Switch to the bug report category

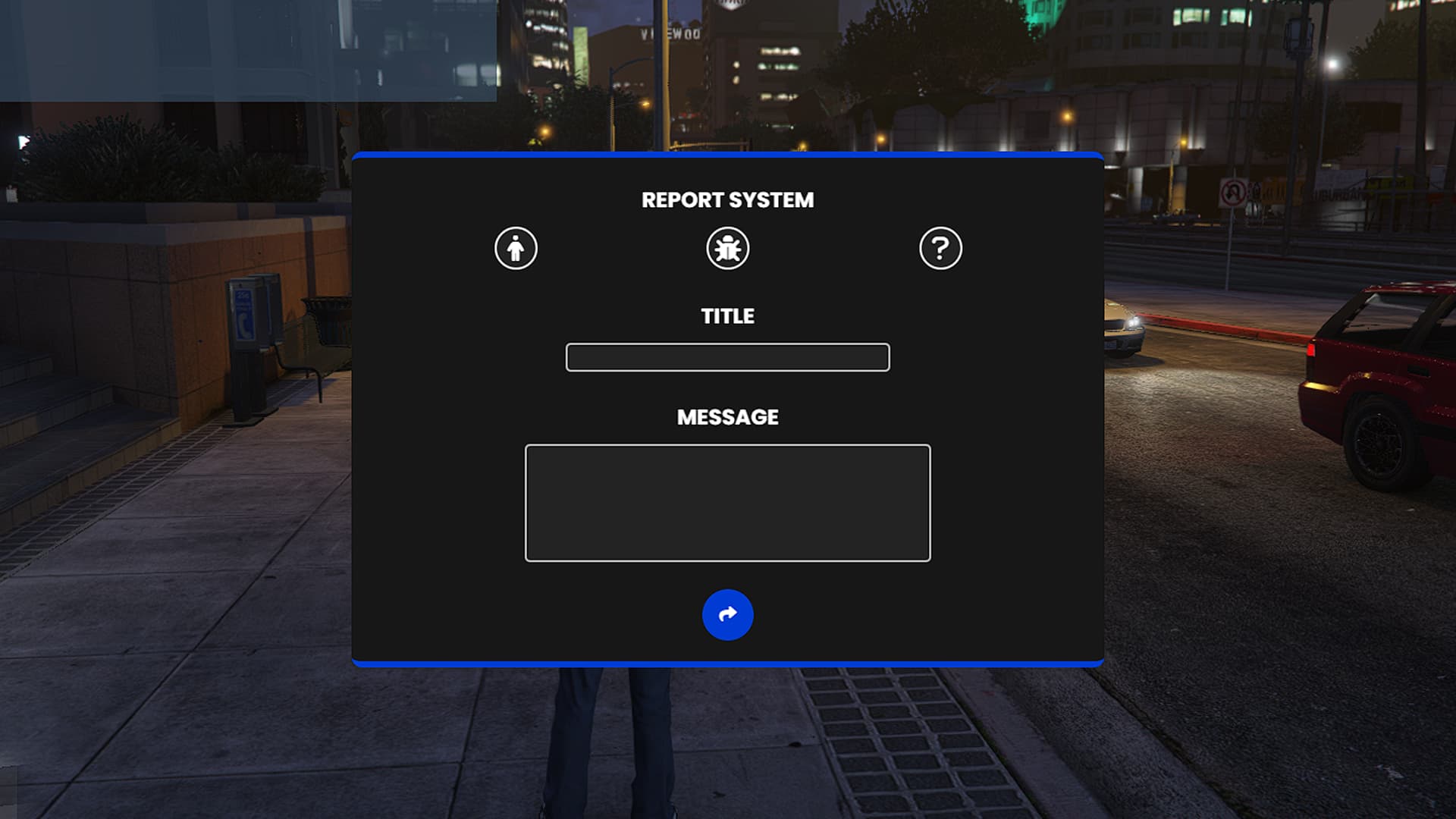(727, 249)
